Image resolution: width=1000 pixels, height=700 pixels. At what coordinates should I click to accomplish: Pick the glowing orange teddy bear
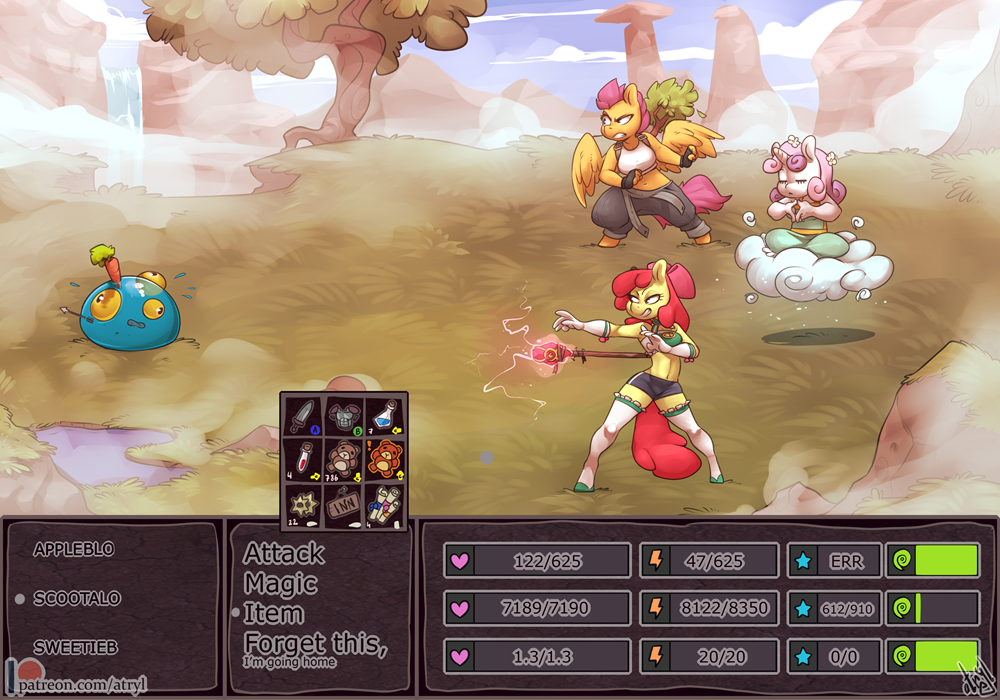point(386,458)
